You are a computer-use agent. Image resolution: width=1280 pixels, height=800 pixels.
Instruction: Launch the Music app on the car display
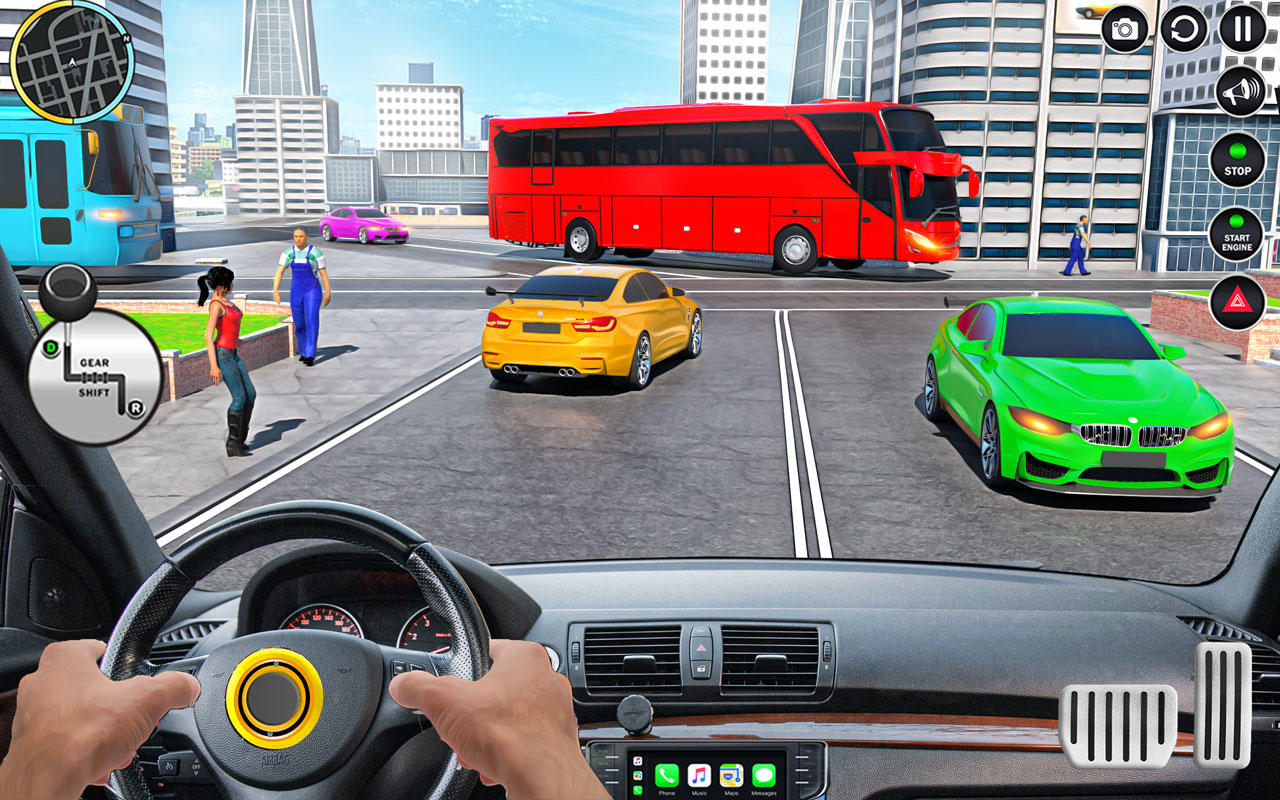pyautogui.click(x=699, y=776)
